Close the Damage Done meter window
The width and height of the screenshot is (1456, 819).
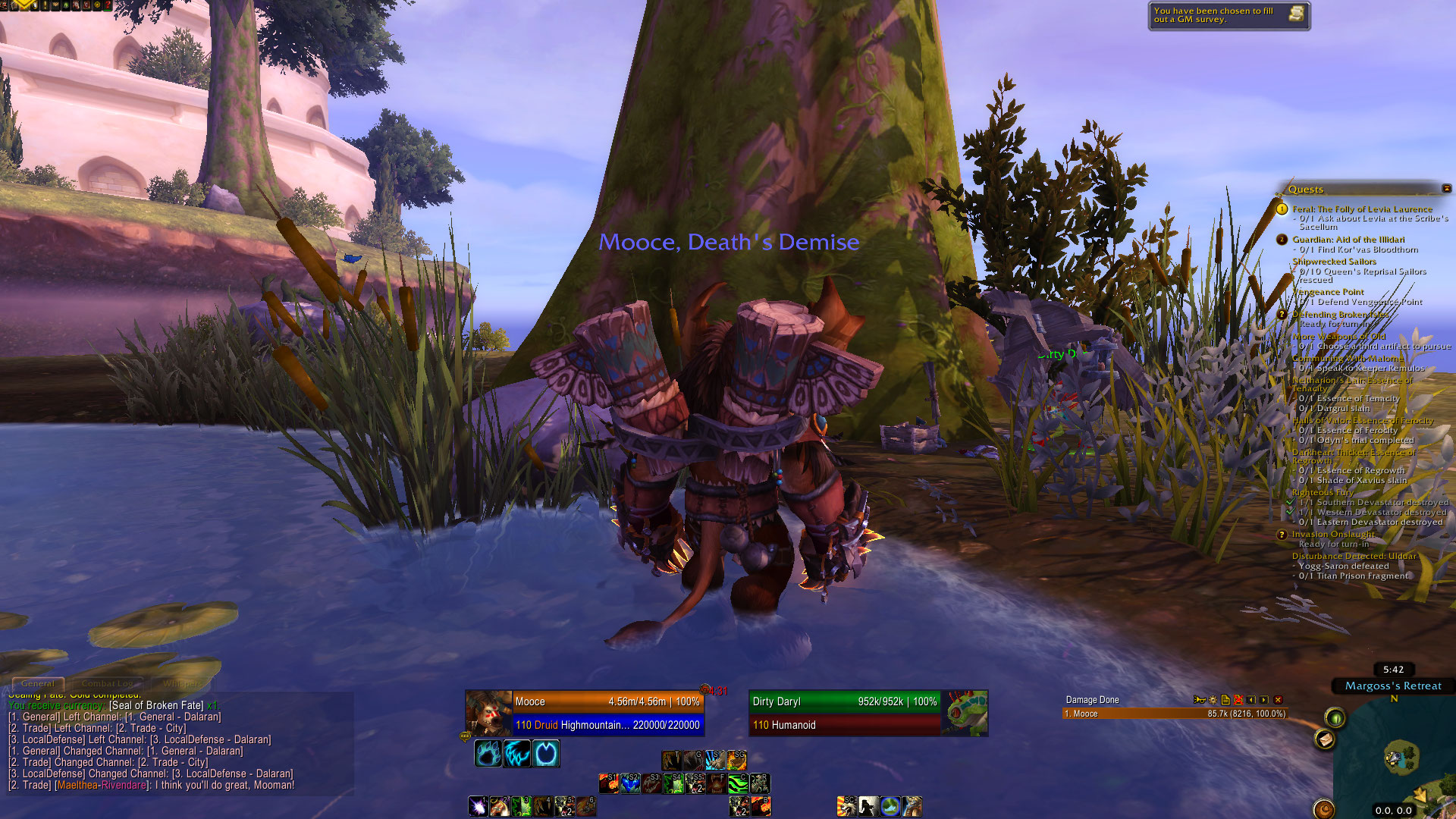1278,700
